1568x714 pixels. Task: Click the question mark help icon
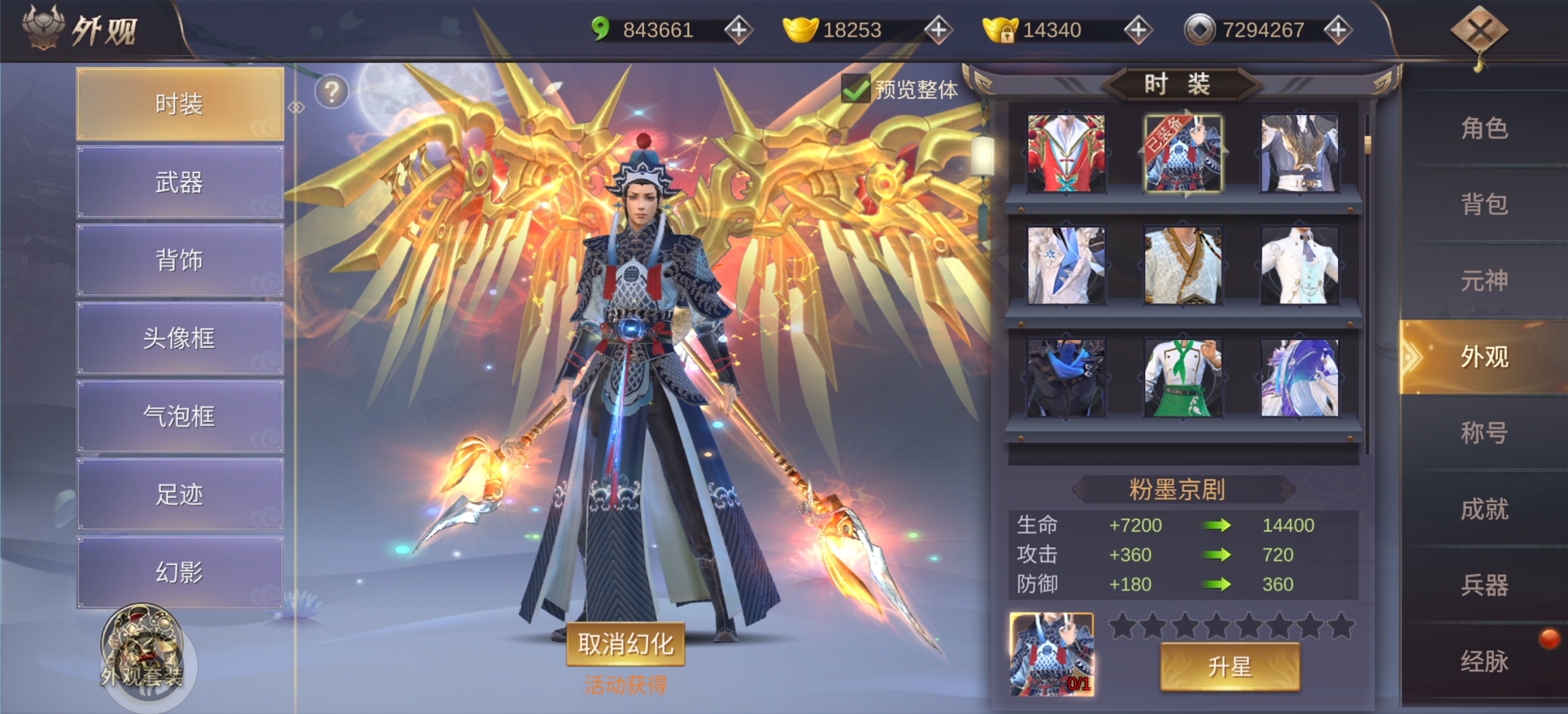(332, 92)
